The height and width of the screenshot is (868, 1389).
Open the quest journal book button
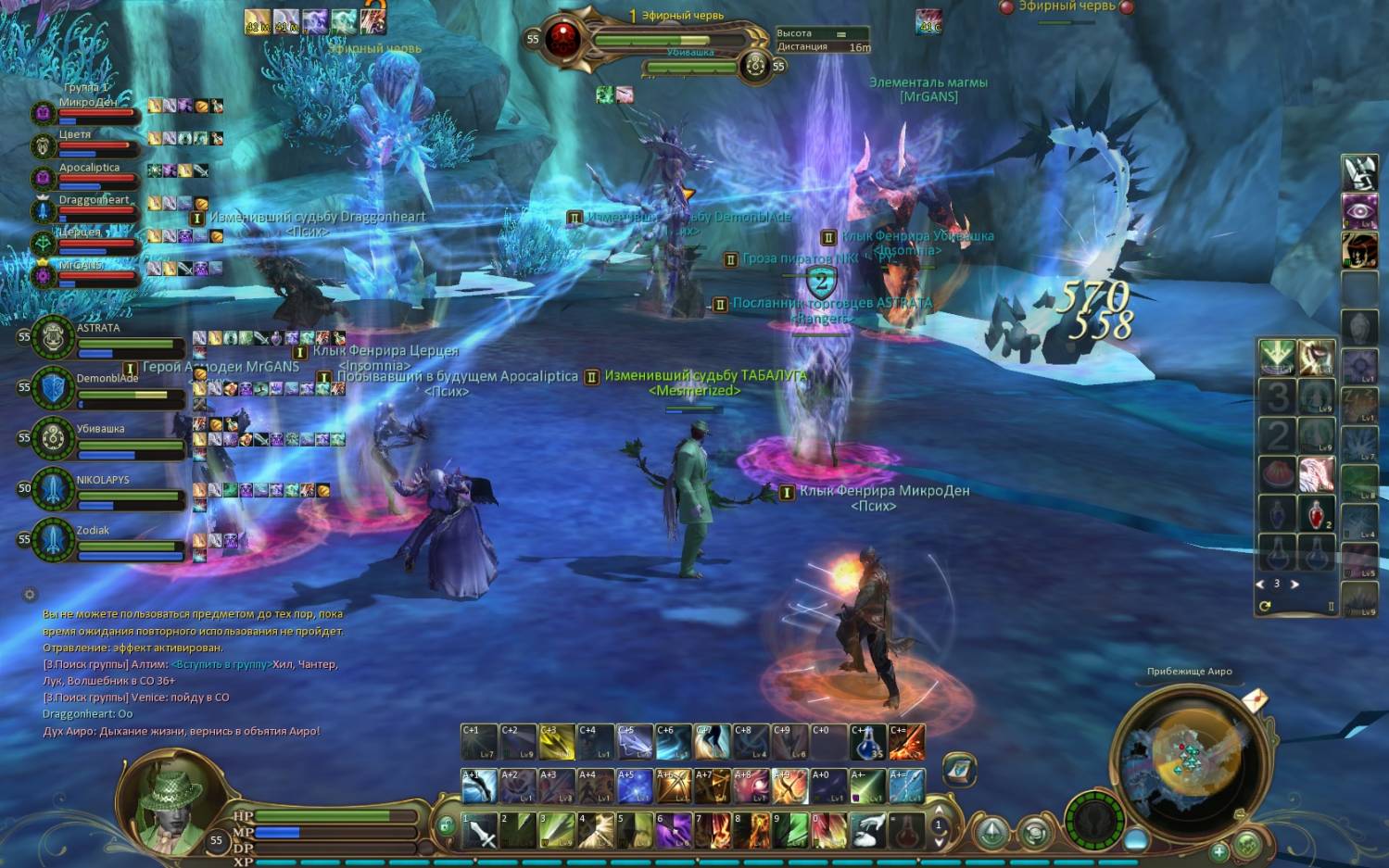point(959,768)
